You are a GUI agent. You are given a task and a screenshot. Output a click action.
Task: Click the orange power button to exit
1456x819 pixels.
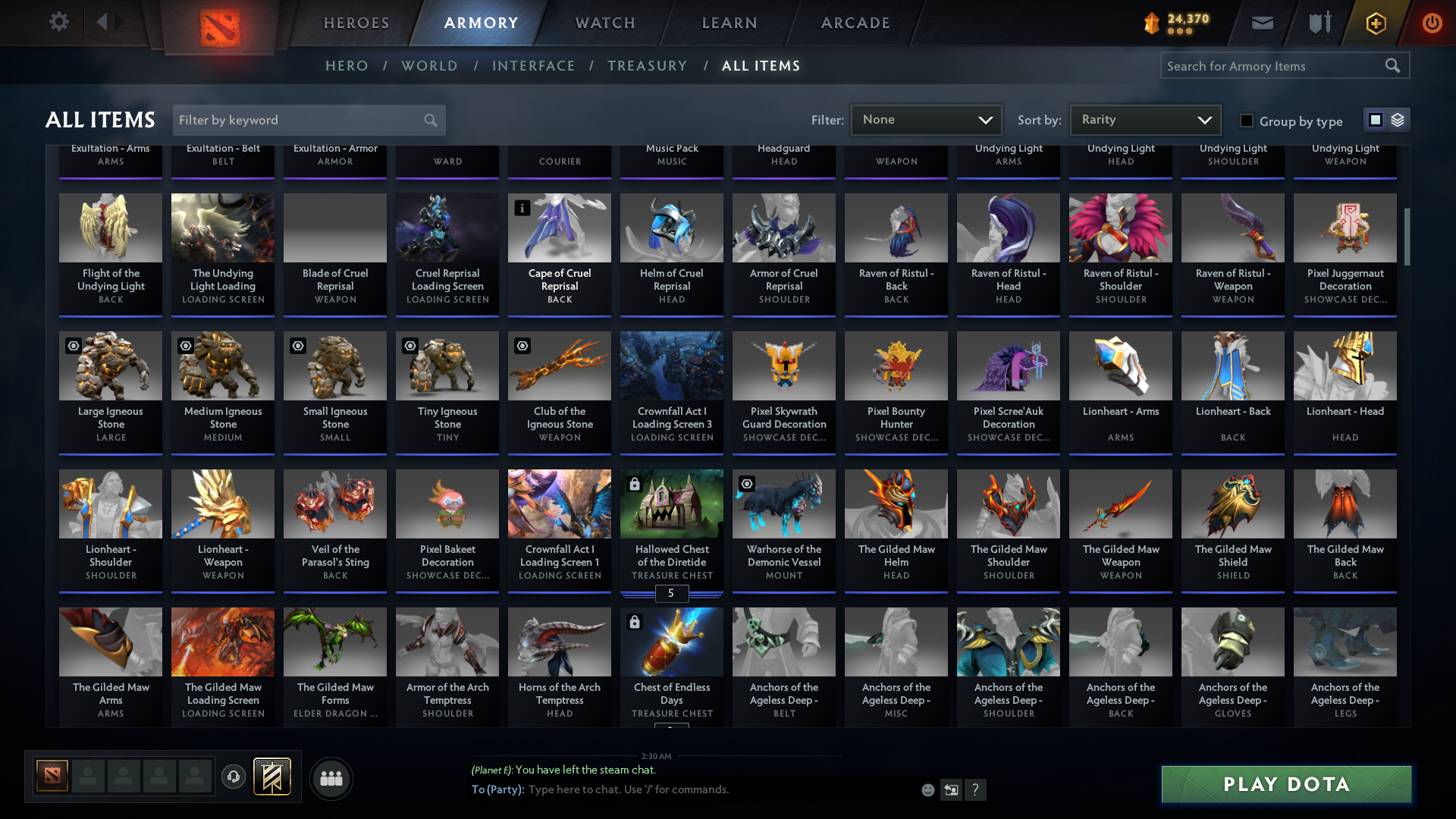point(1432,24)
